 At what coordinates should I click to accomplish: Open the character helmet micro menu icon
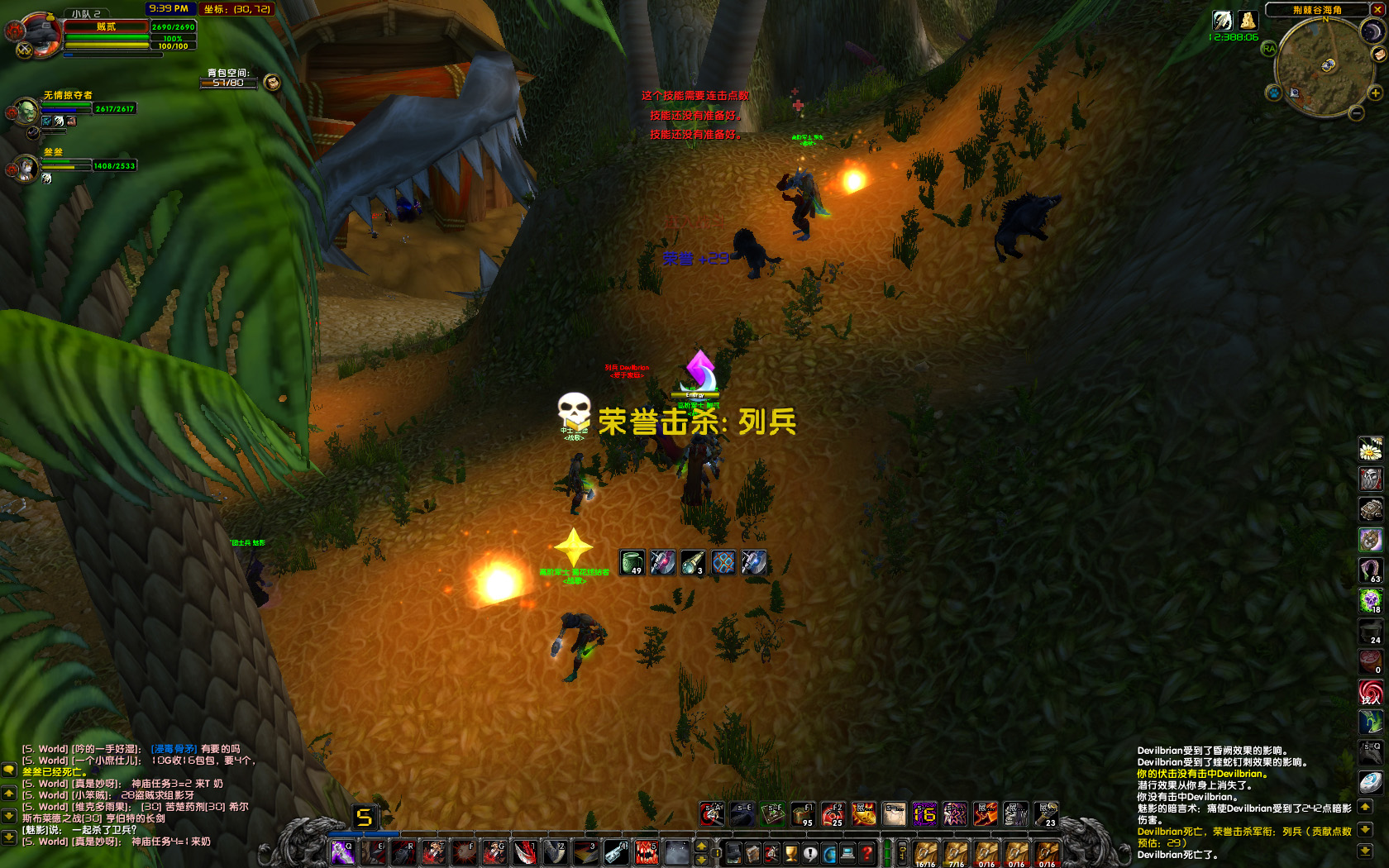(x=735, y=852)
